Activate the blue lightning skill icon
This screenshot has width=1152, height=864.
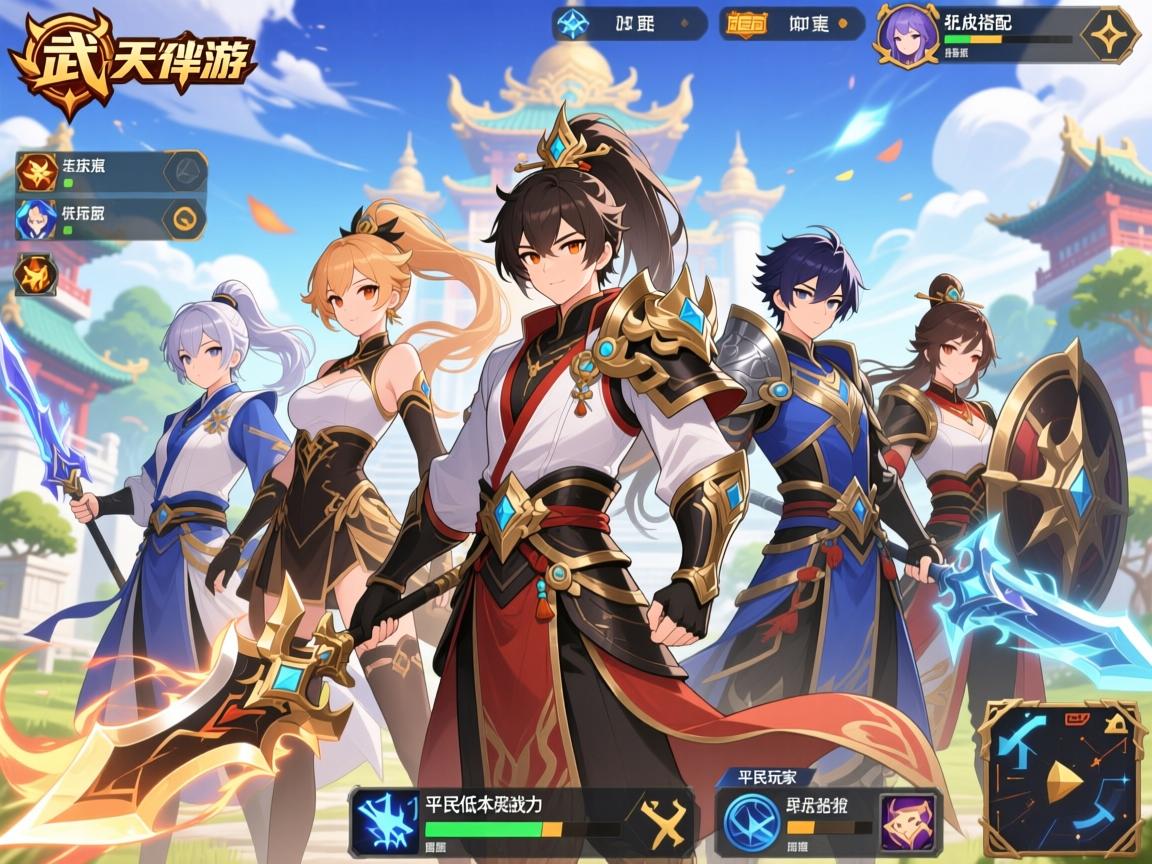coord(388,819)
